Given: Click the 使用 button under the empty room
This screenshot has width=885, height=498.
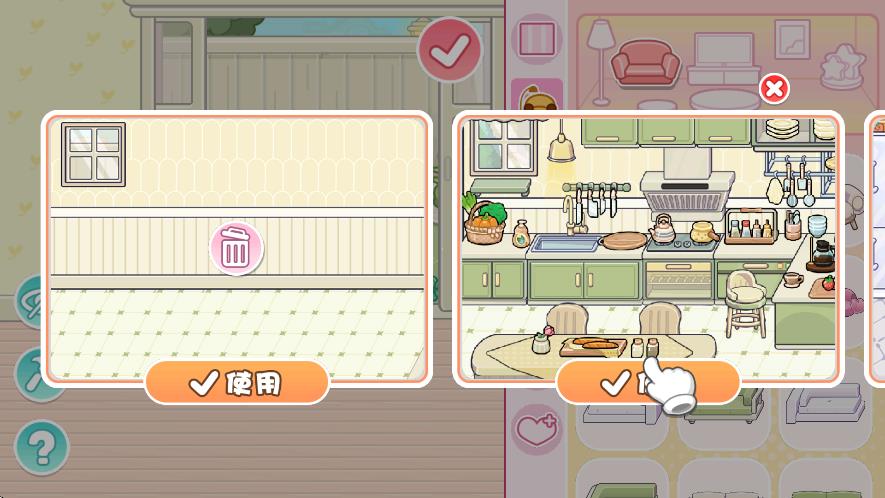Looking at the screenshot, I should click(237, 382).
